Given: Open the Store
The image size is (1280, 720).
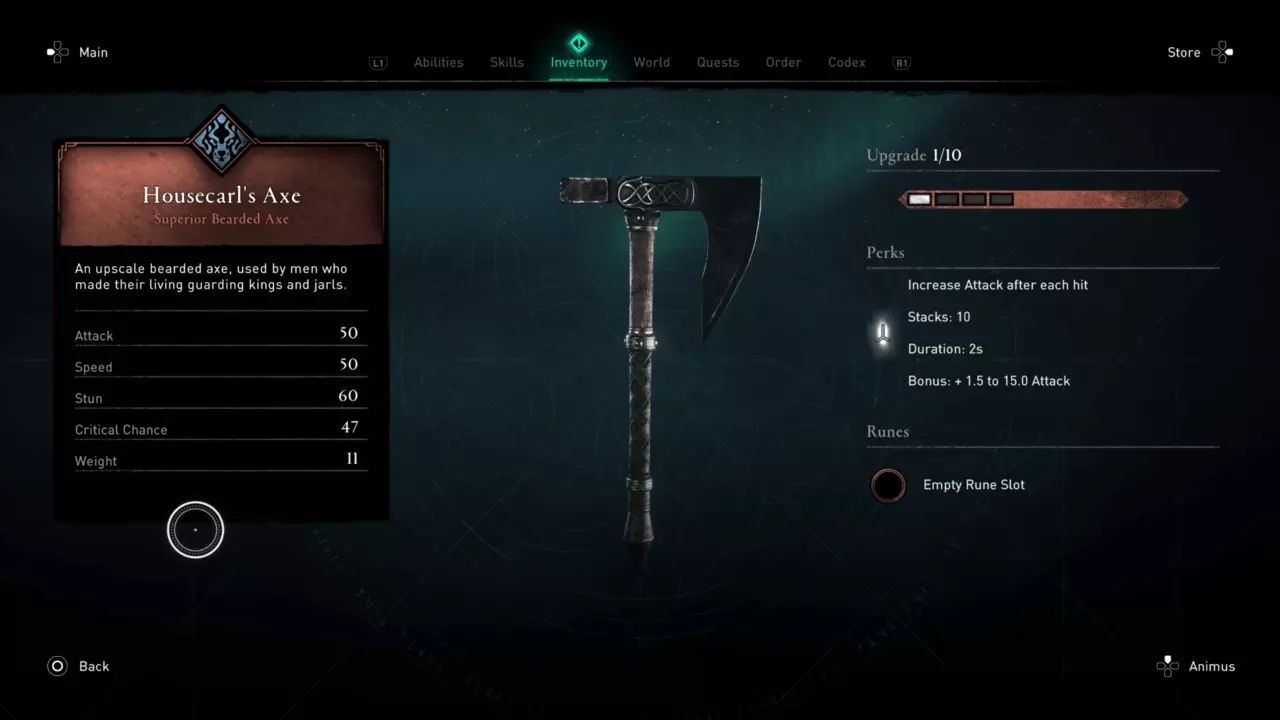Looking at the screenshot, I should (1183, 52).
